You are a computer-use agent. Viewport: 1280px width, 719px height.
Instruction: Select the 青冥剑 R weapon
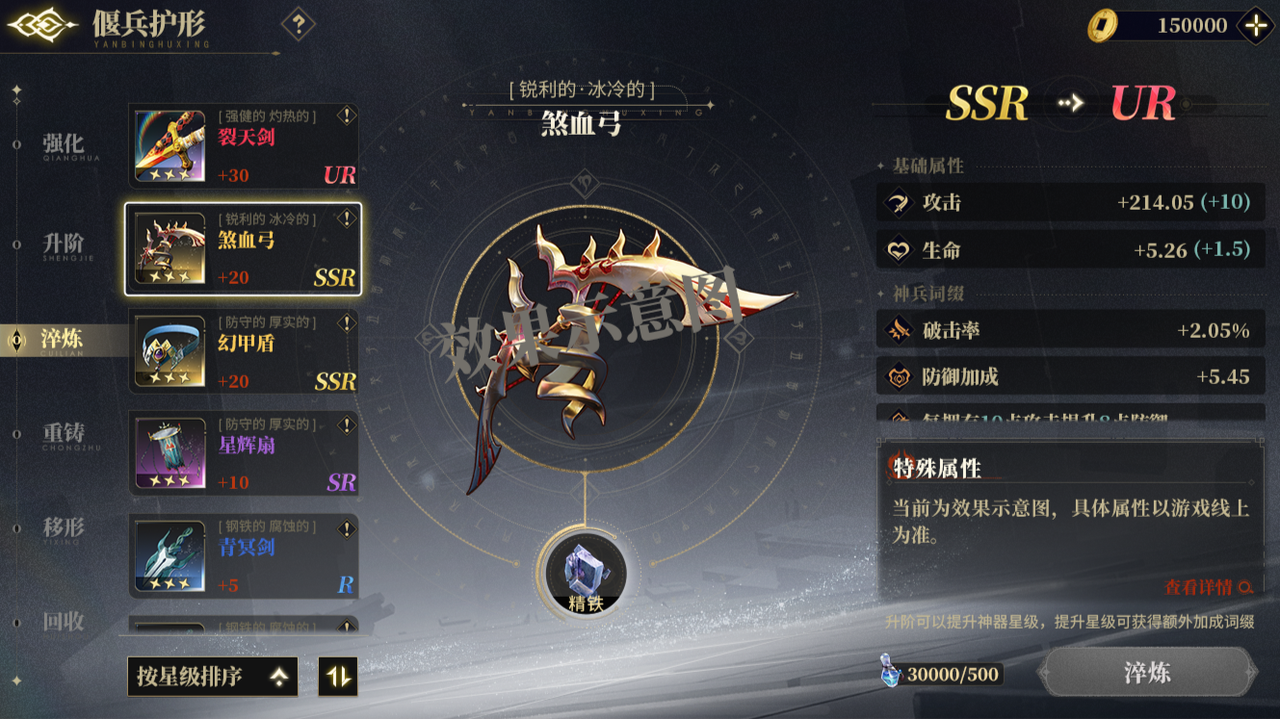[x=242, y=556]
